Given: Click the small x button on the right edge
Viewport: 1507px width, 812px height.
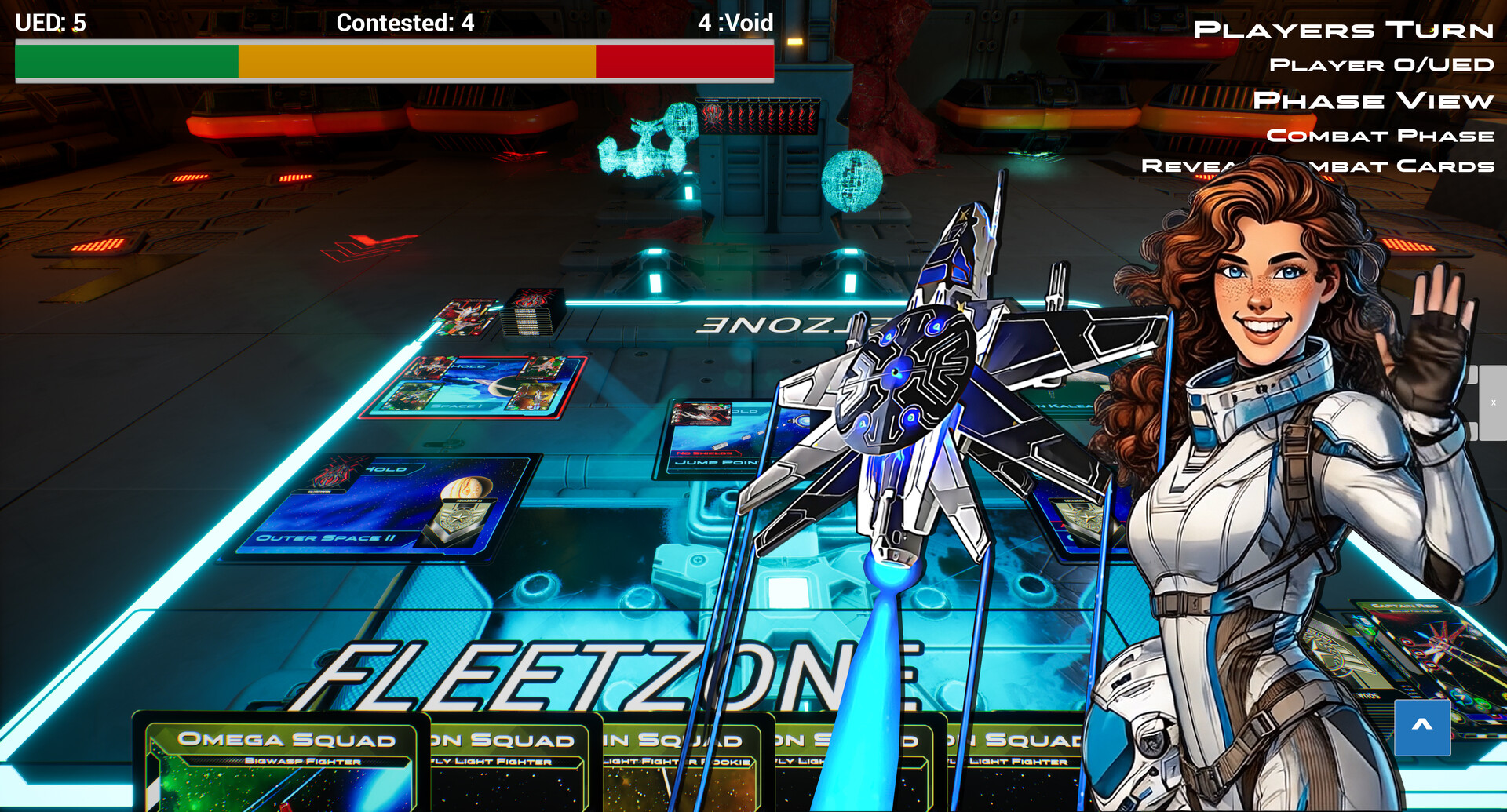Looking at the screenshot, I should pos(1494,401).
